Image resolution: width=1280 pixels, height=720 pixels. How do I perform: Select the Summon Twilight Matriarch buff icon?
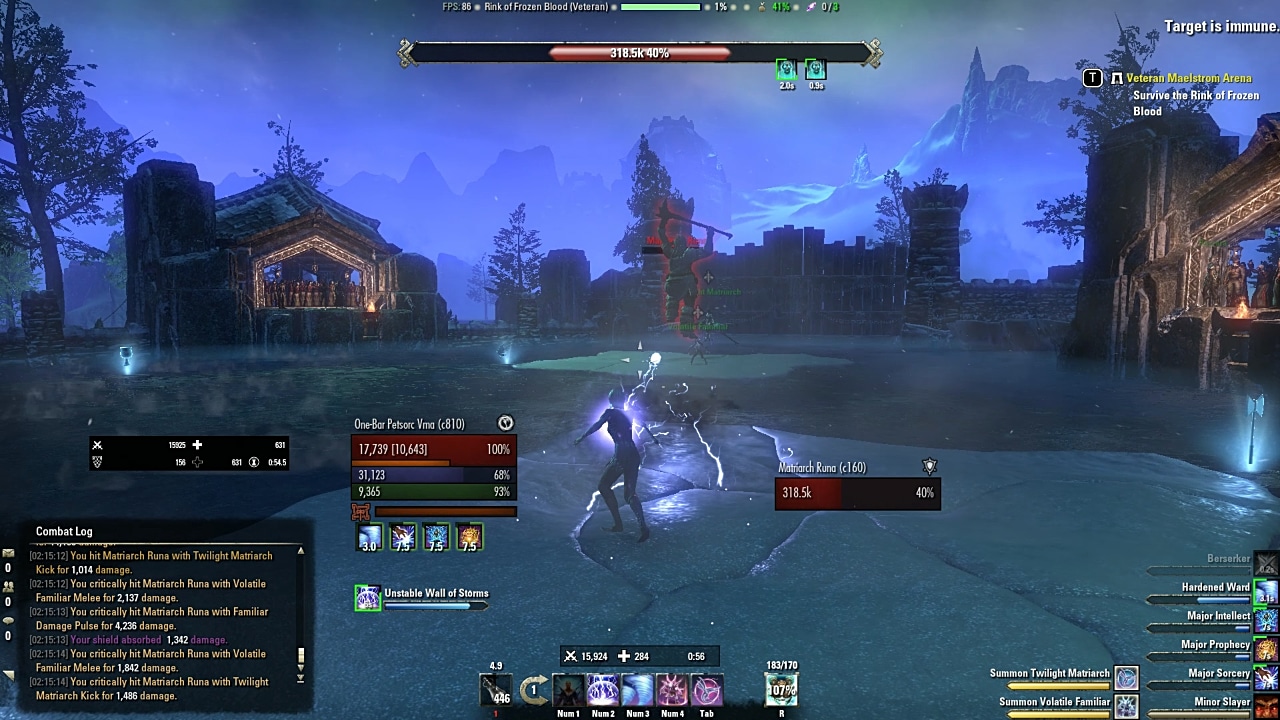(x=1126, y=677)
